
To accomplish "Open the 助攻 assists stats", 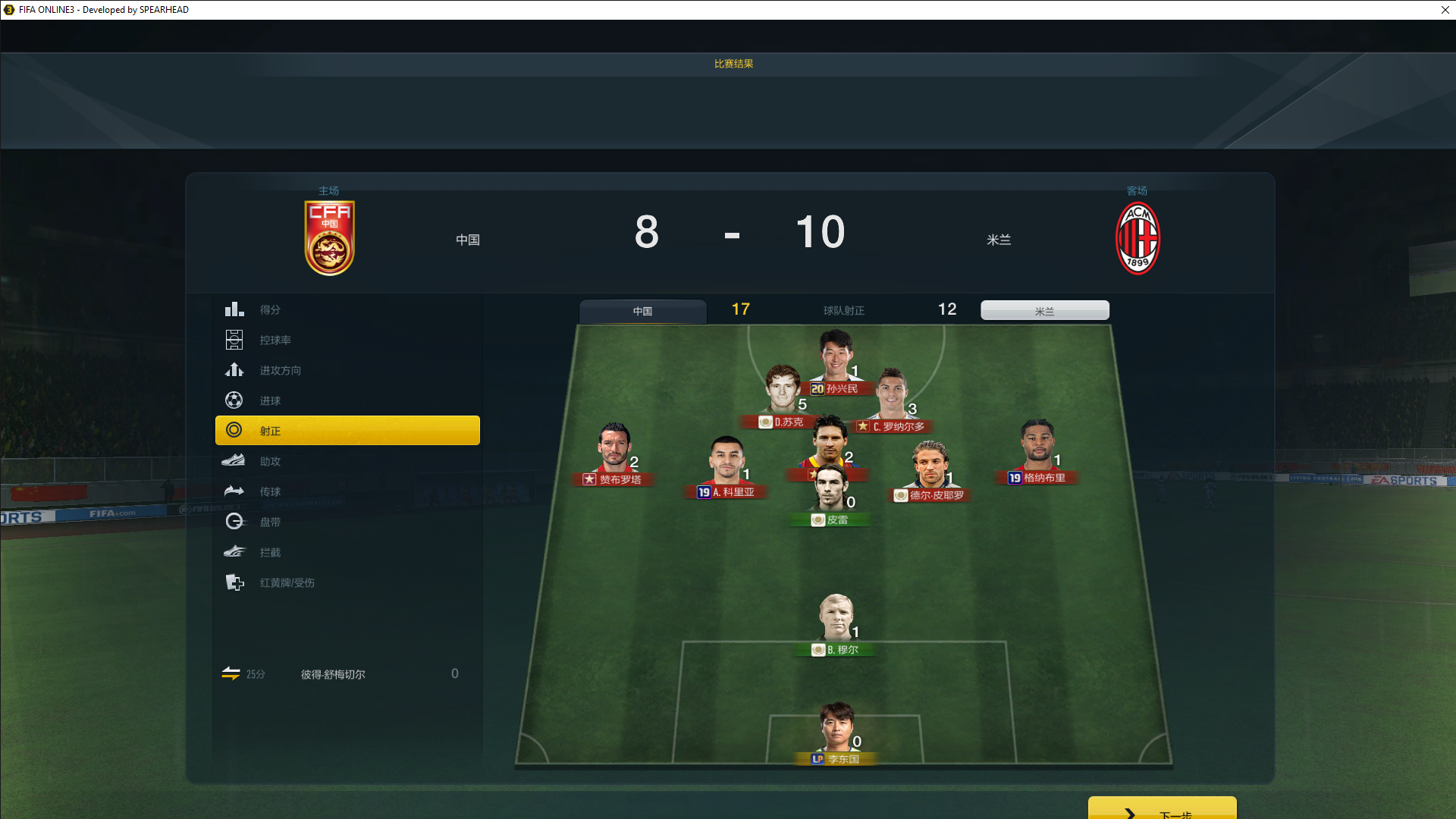I will (270, 461).
